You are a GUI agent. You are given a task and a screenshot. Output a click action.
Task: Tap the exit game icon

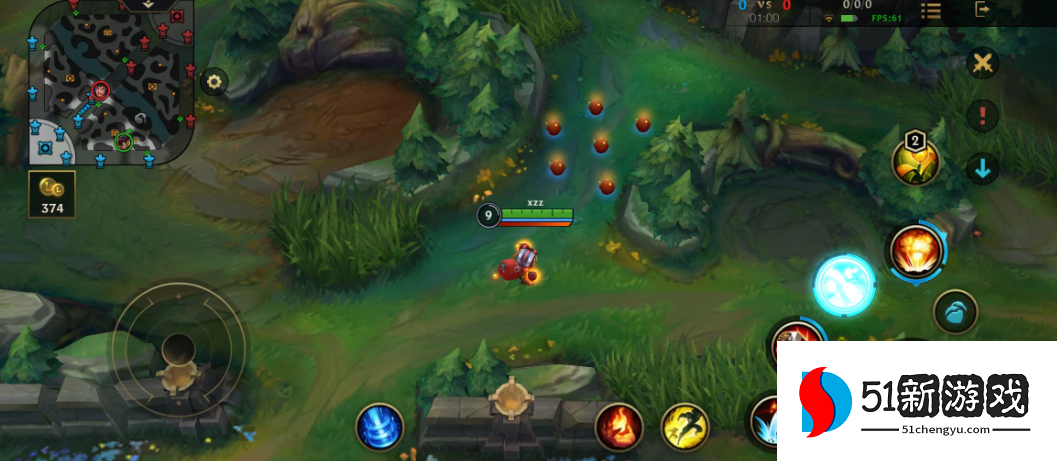pyautogui.click(x=982, y=10)
